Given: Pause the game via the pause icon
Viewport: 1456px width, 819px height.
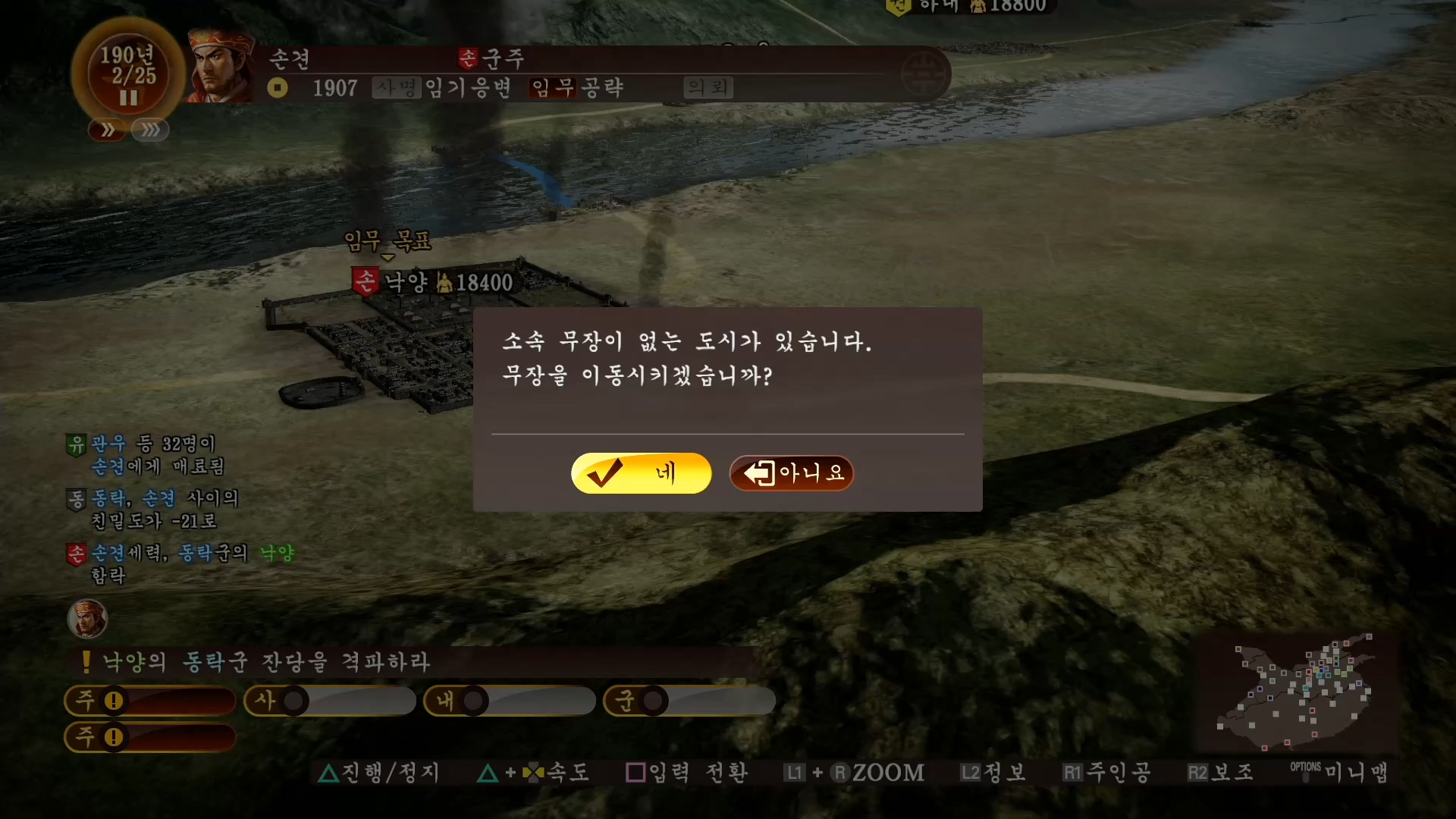Looking at the screenshot, I should pyautogui.click(x=127, y=98).
